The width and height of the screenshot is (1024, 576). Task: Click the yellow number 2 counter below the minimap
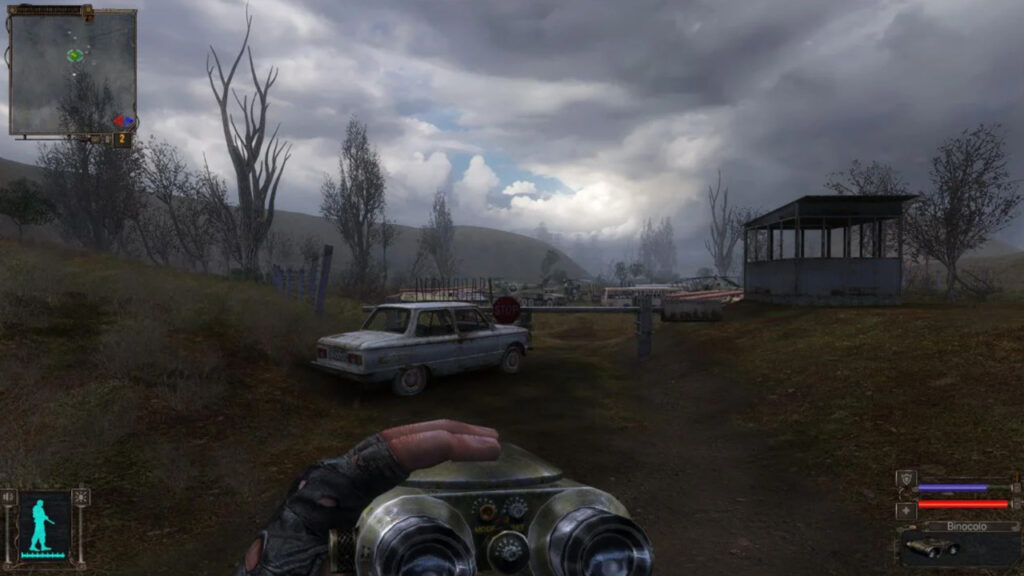tap(122, 139)
